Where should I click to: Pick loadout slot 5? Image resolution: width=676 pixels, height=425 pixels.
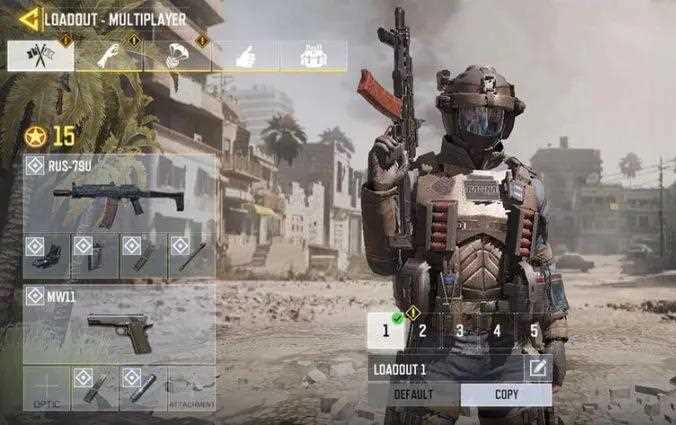[534, 331]
